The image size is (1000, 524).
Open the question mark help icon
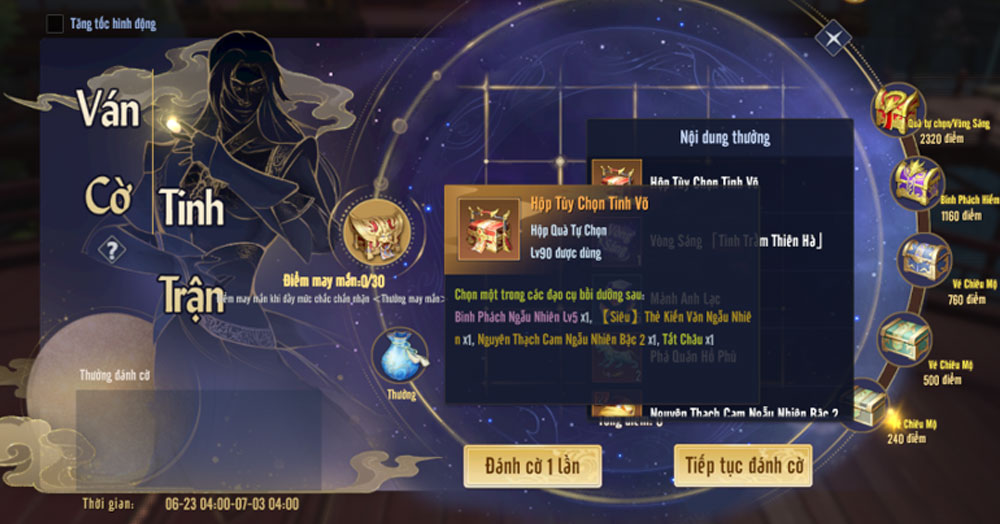pyautogui.click(x=112, y=250)
